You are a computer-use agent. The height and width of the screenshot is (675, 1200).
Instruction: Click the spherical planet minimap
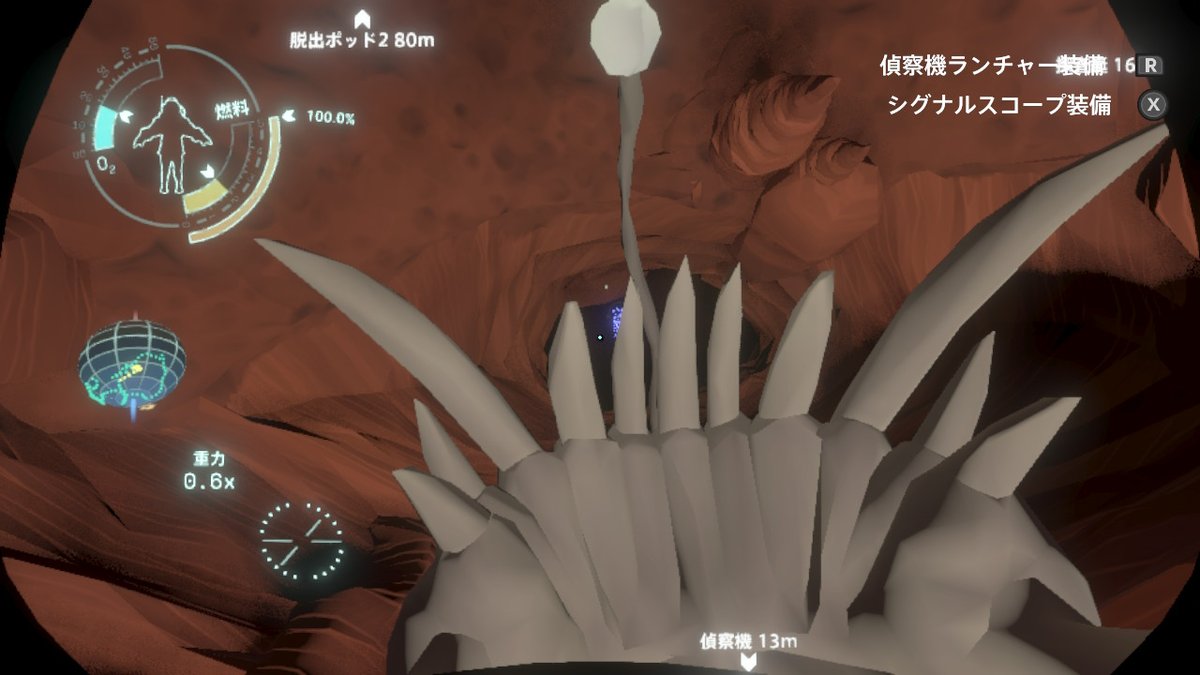(x=134, y=362)
